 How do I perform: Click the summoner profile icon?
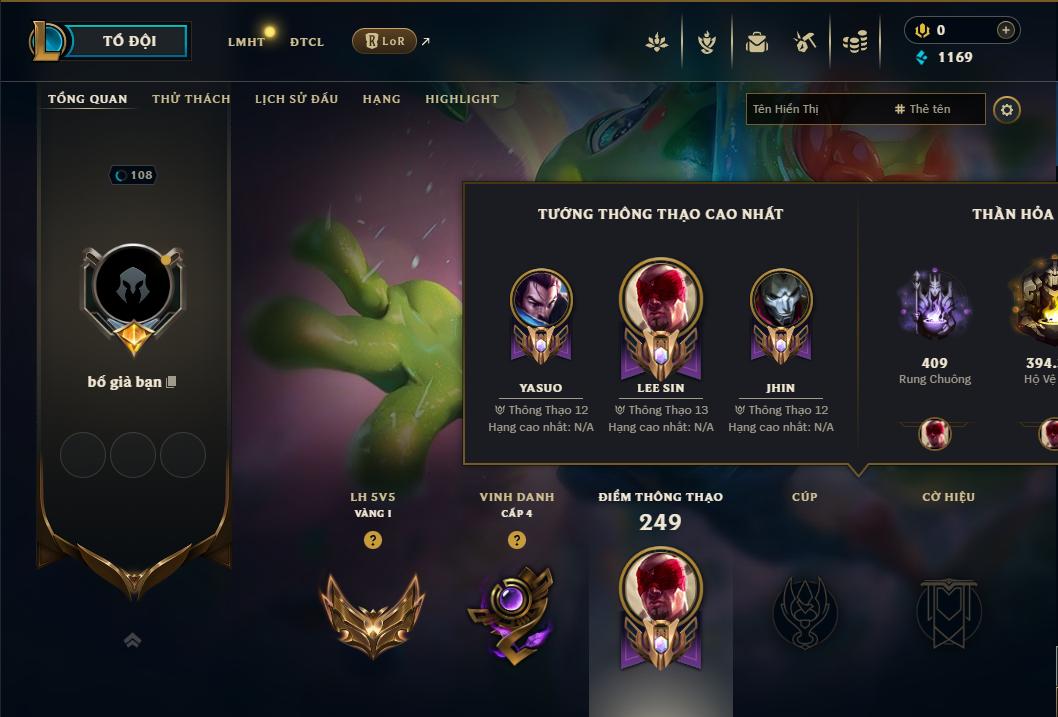(133, 288)
